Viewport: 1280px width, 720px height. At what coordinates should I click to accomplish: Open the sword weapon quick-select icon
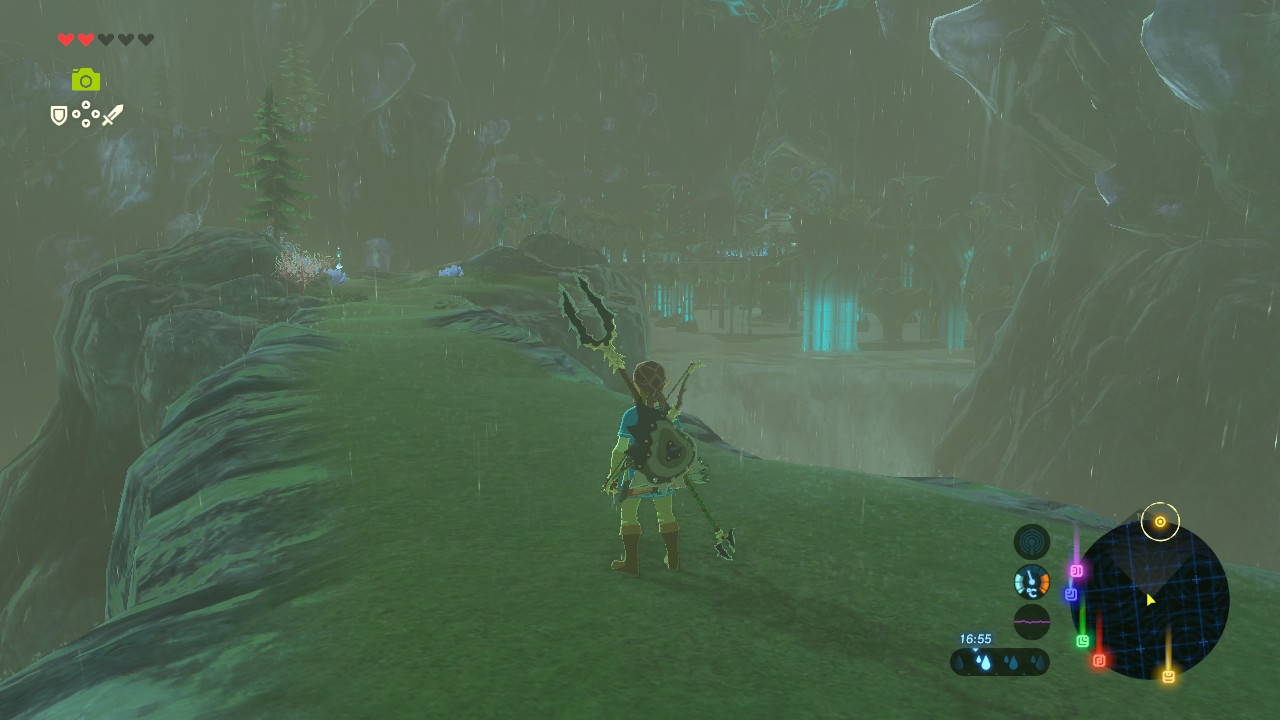click(112, 115)
